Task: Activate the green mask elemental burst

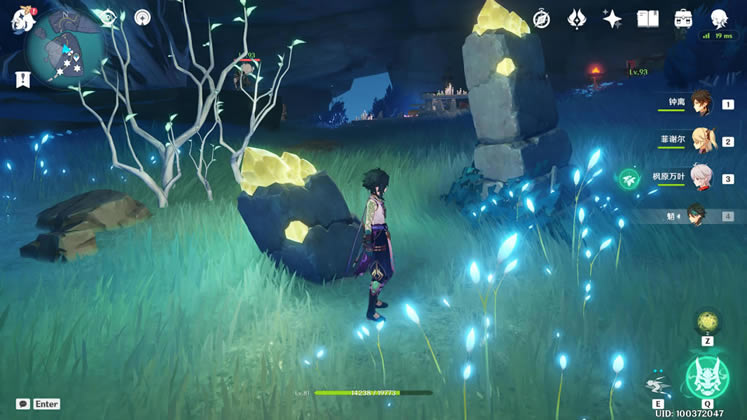Action: pyautogui.click(x=706, y=377)
